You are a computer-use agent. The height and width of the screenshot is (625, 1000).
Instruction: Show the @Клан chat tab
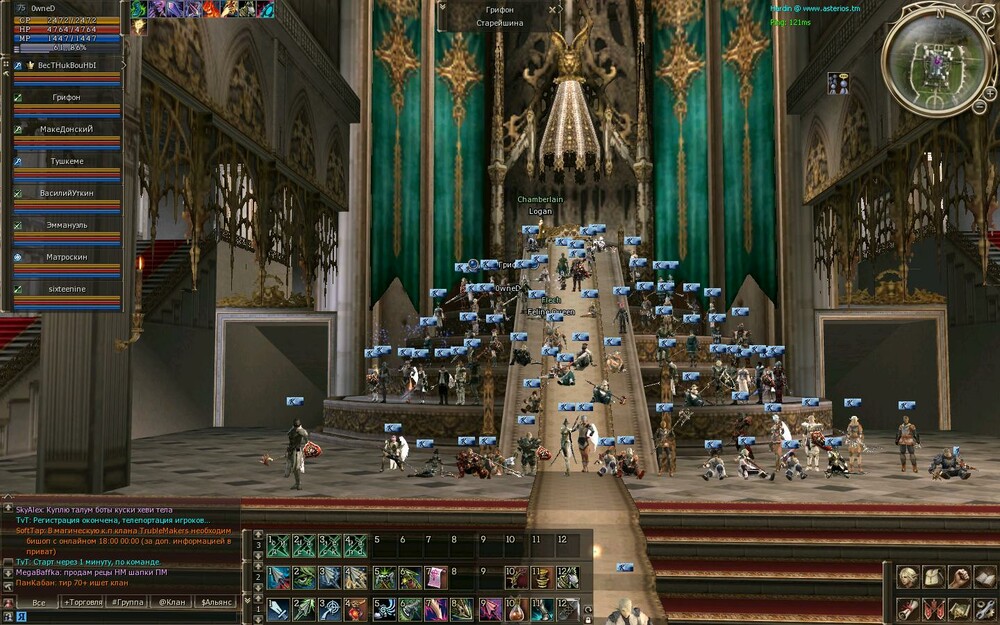pos(172,603)
